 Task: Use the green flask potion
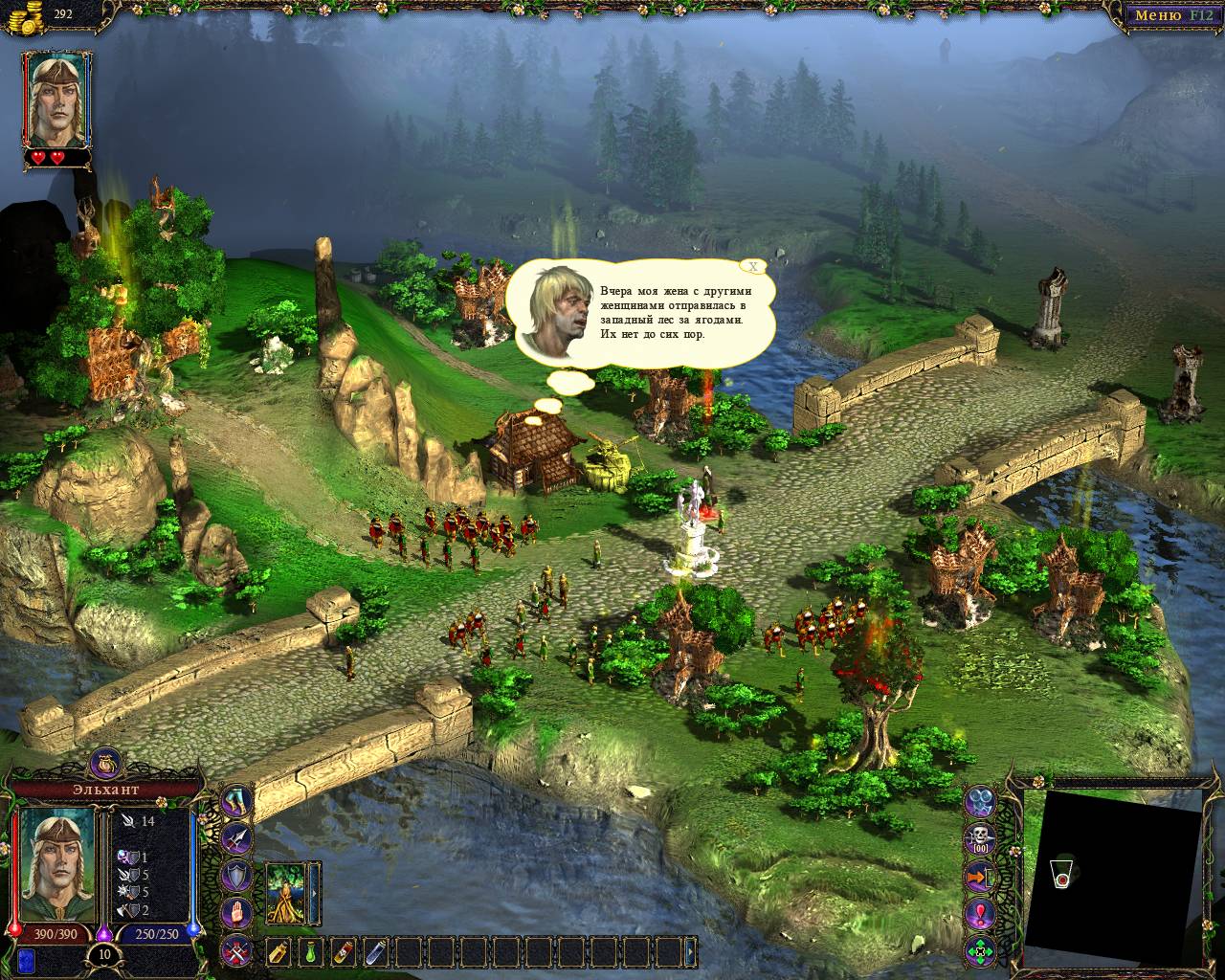pyautogui.click(x=311, y=951)
